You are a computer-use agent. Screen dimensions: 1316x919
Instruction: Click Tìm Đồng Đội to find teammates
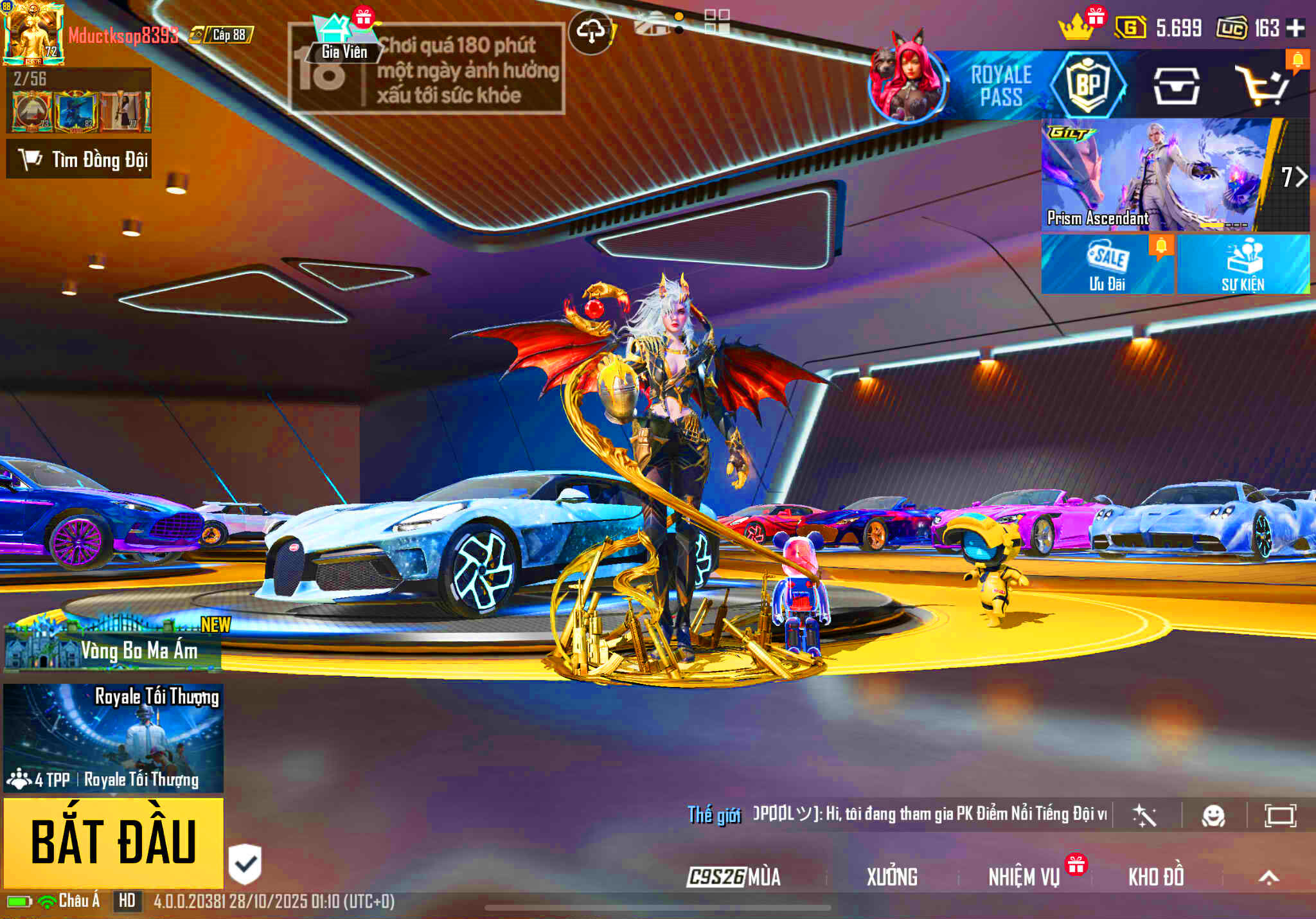[x=79, y=159]
